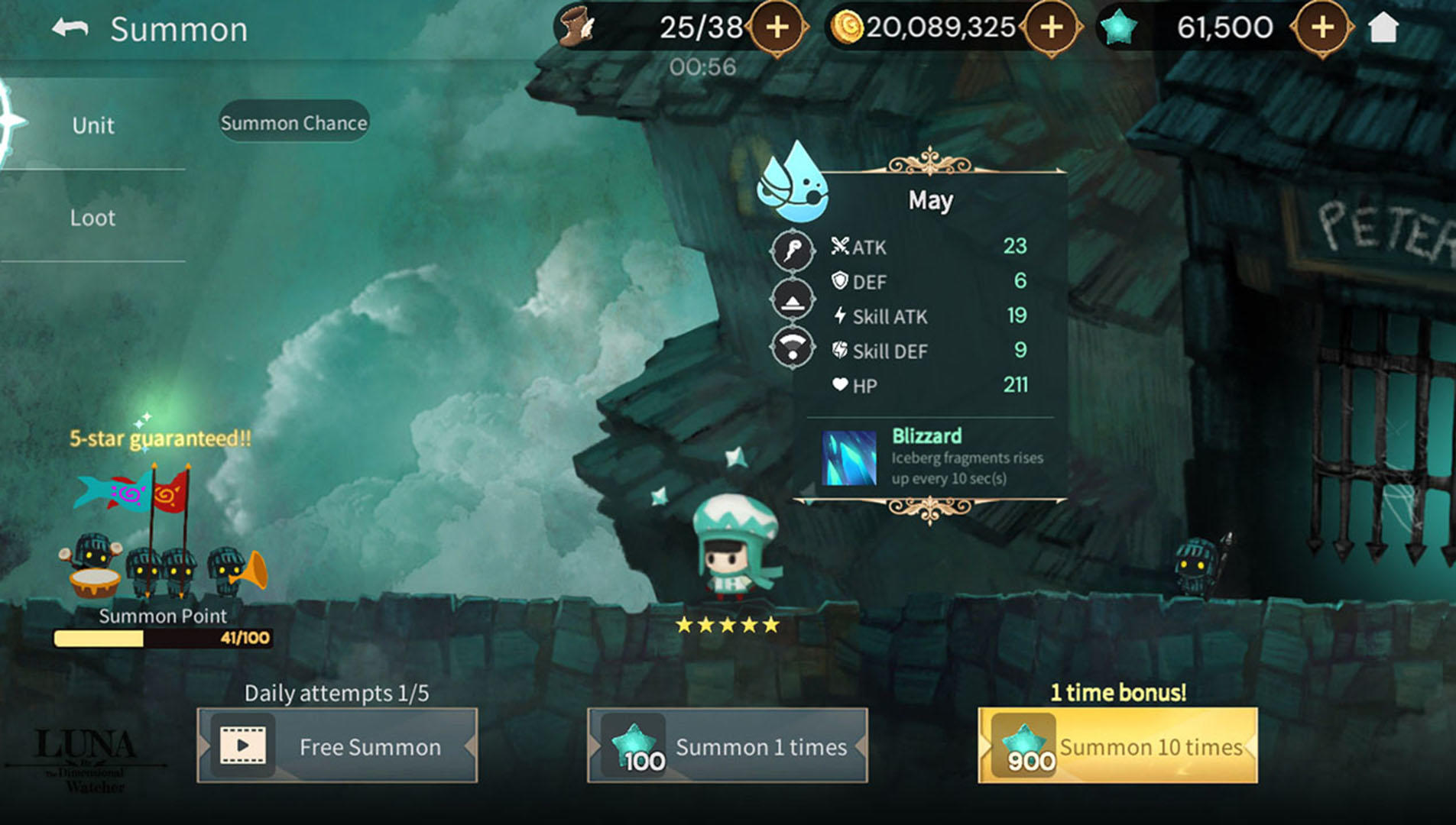Click the DEF shield icon in the stat list

click(x=840, y=282)
